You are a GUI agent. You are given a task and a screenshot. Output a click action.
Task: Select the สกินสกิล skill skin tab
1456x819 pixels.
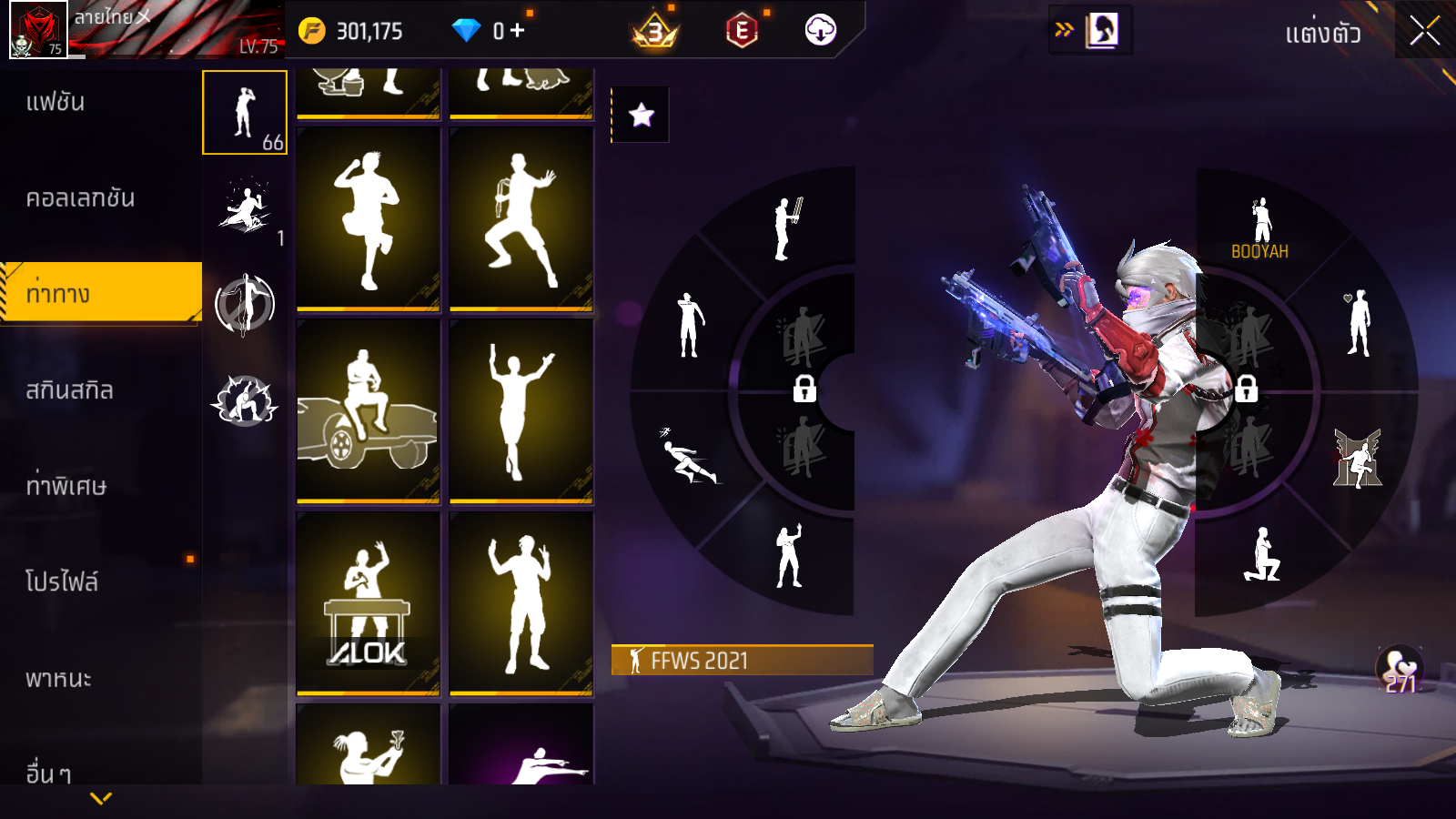(69, 390)
